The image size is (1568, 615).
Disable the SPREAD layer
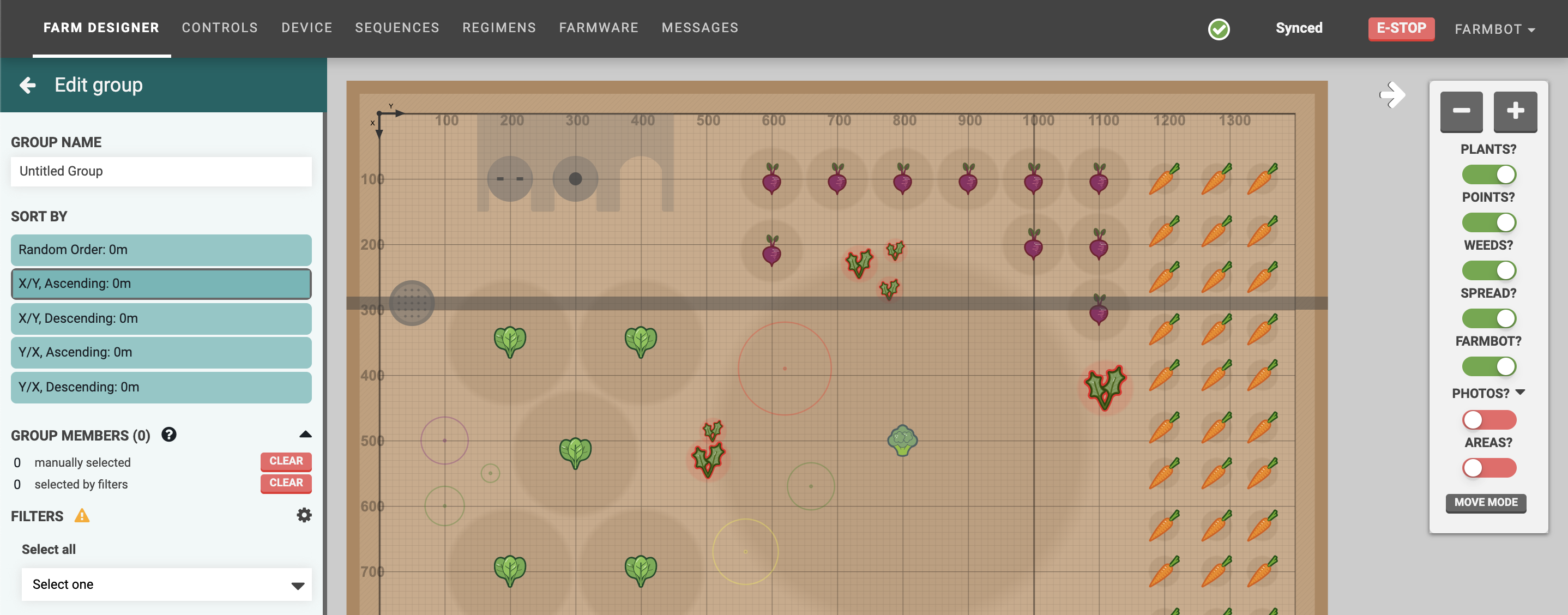pos(1489,318)
